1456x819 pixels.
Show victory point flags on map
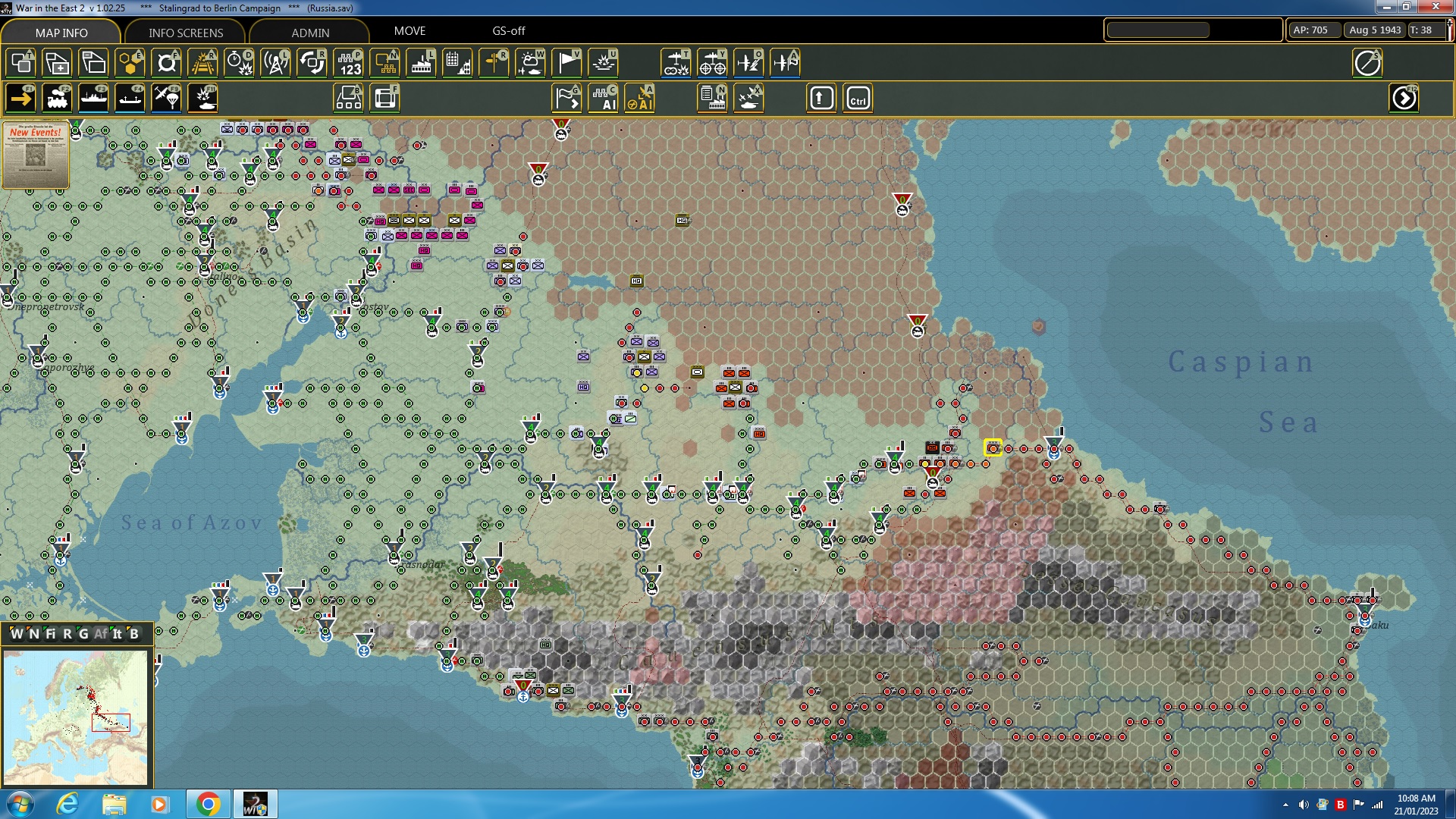point(566,62)
